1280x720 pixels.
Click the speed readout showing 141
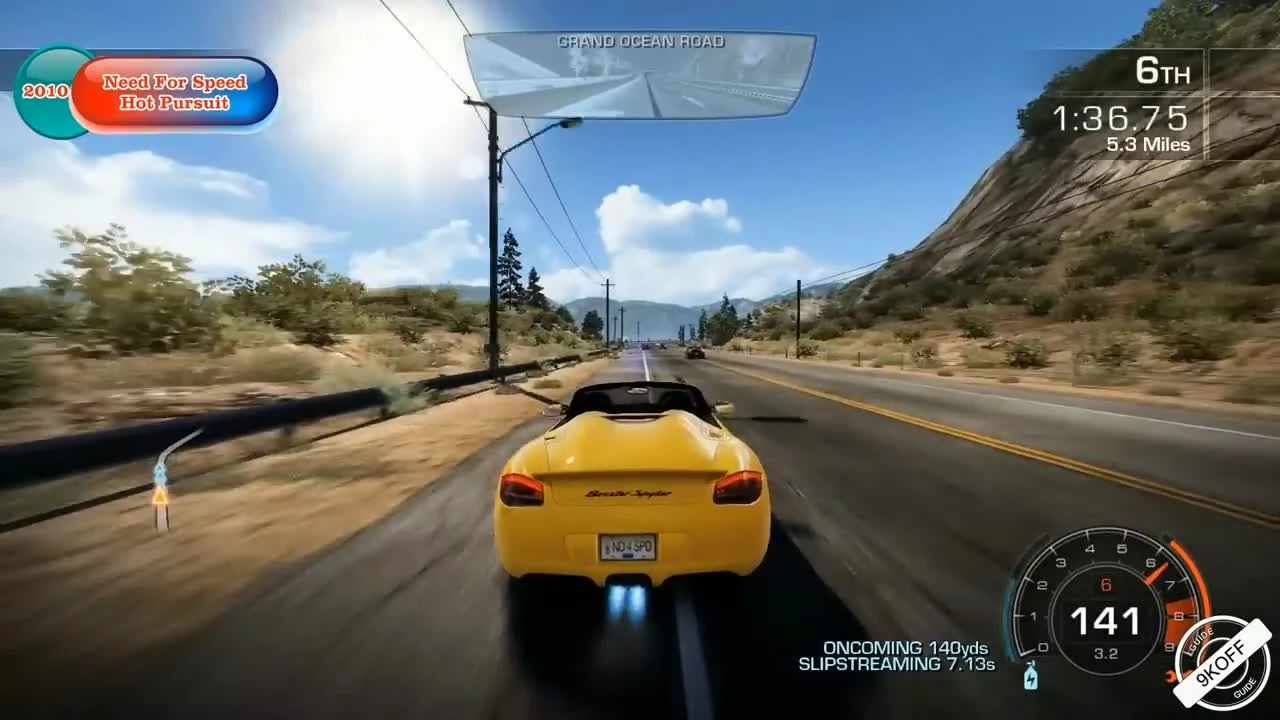[x=1107, y=620]
